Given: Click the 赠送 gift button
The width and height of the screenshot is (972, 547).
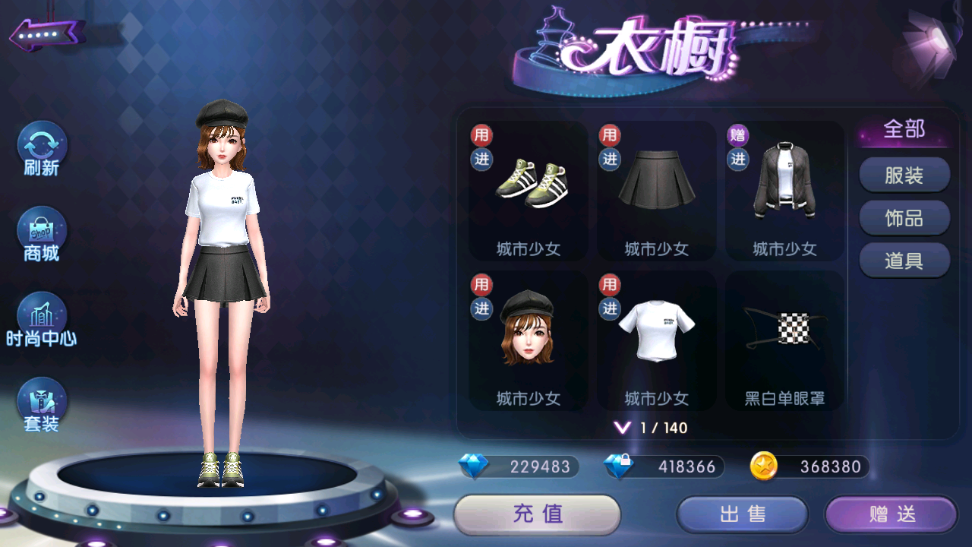Looking at the screenshot, I should [x=891, y=515].
